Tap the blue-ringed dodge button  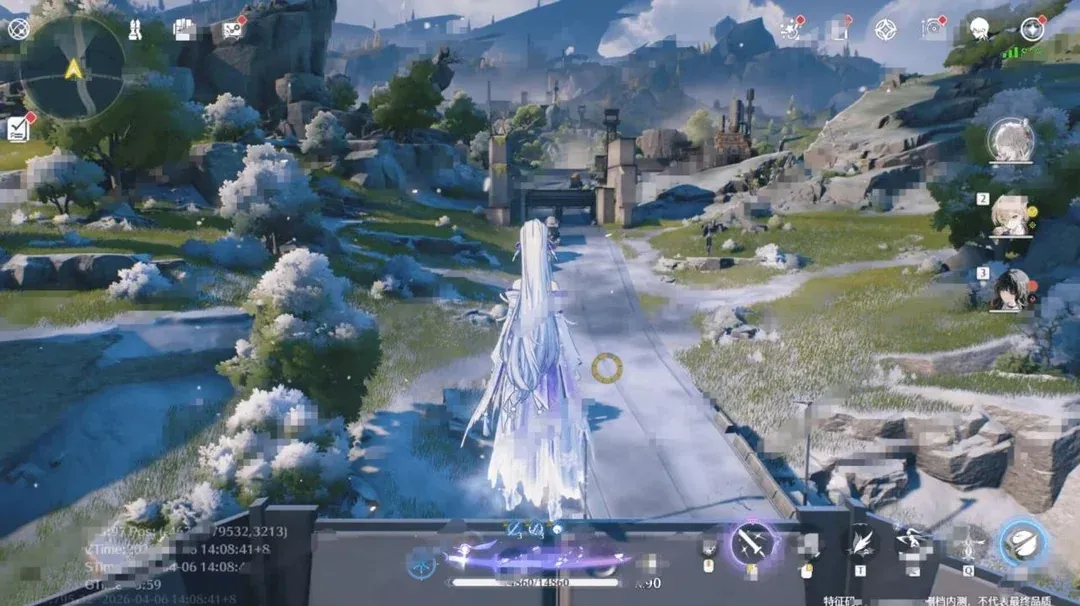click(x=1023, y=543)
